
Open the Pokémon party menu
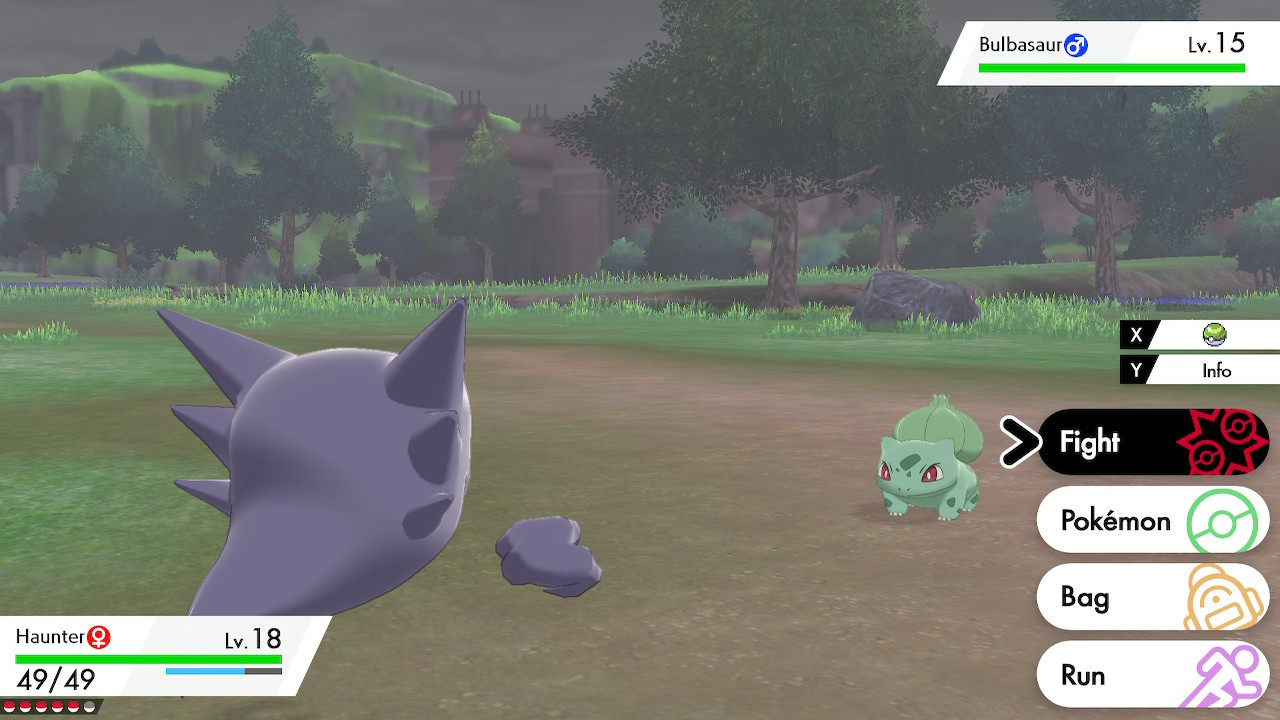click(1115, 520)
